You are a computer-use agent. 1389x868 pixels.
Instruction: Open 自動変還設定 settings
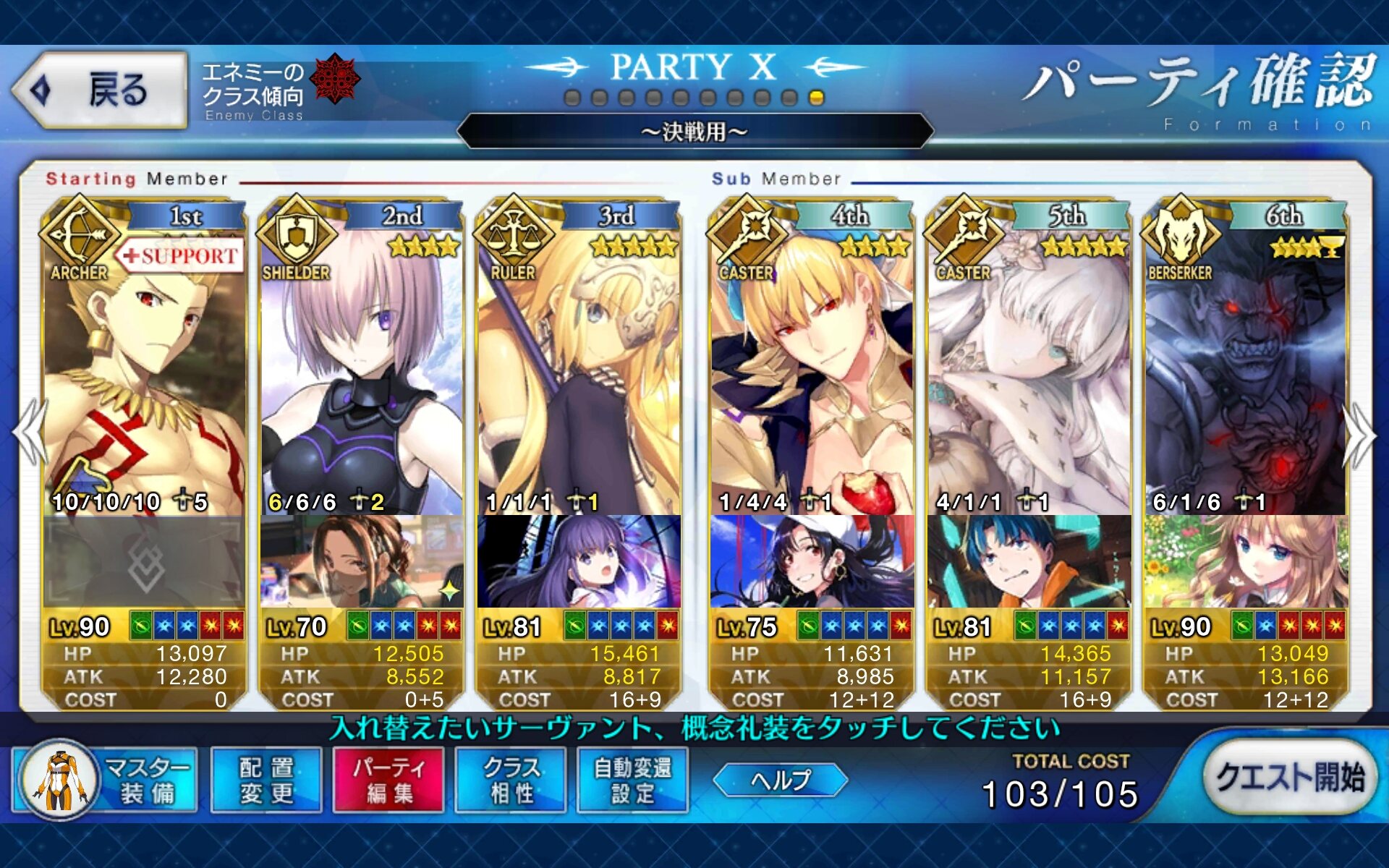coord(632,780)
